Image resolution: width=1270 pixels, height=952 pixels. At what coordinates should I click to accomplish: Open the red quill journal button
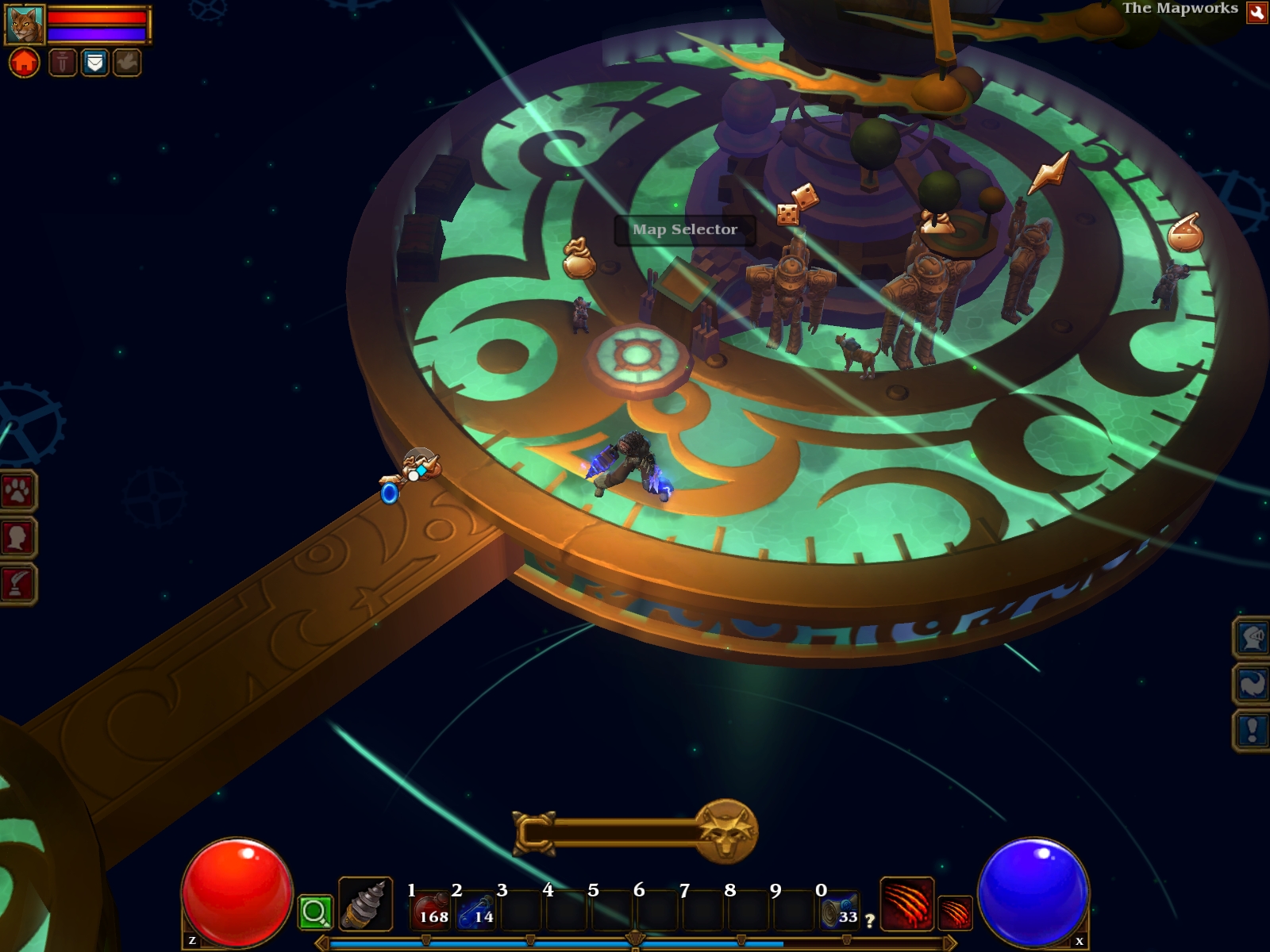(17, 584)
